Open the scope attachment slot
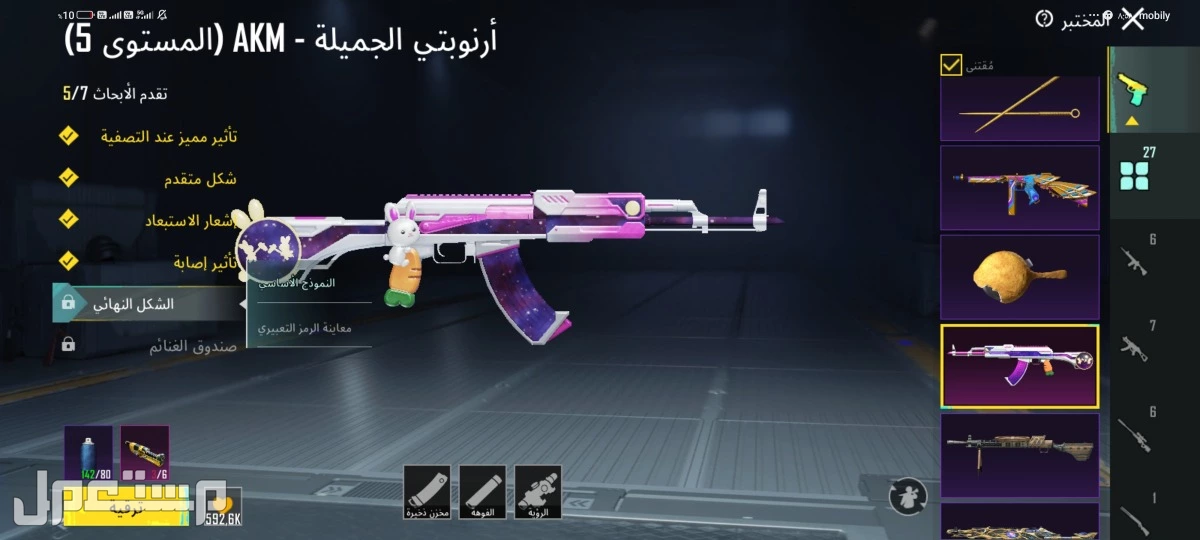 pyautogui.click(x=538, y=492)
